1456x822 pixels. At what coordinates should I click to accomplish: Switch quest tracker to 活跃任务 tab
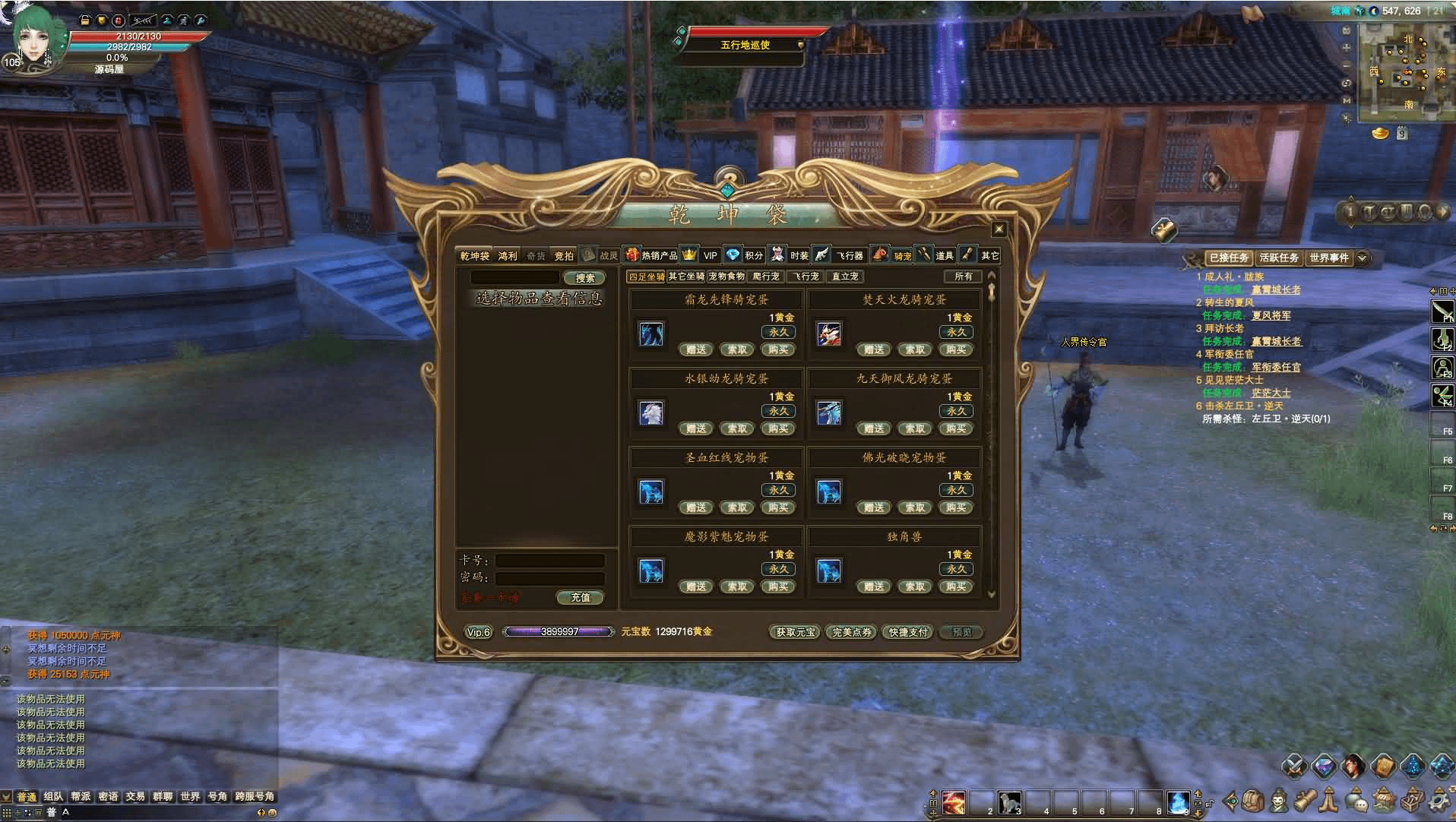coord(1278,258)
